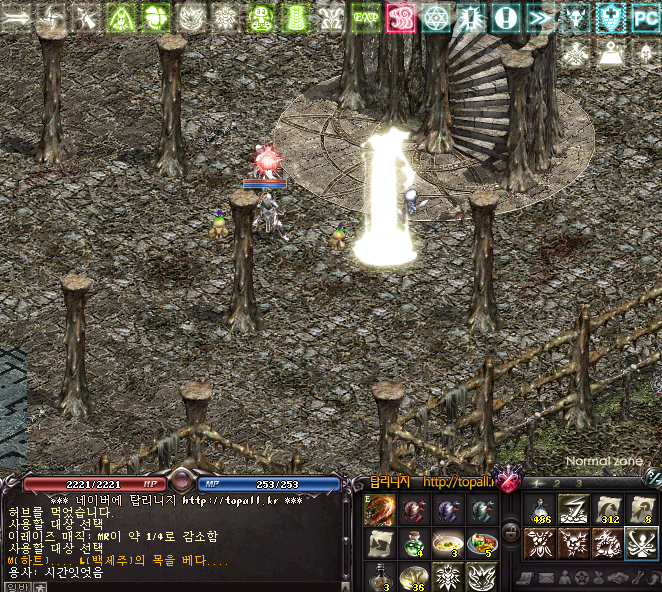Click the exclamation mark status icon
Screen dimensions: 662x592
tap(506, 17)
